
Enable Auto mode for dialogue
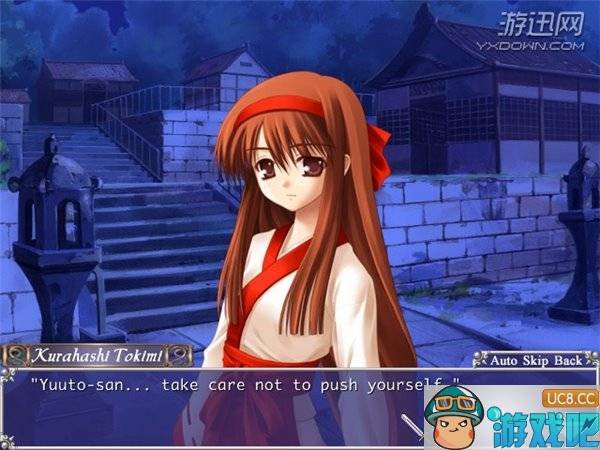click(503, 359)
